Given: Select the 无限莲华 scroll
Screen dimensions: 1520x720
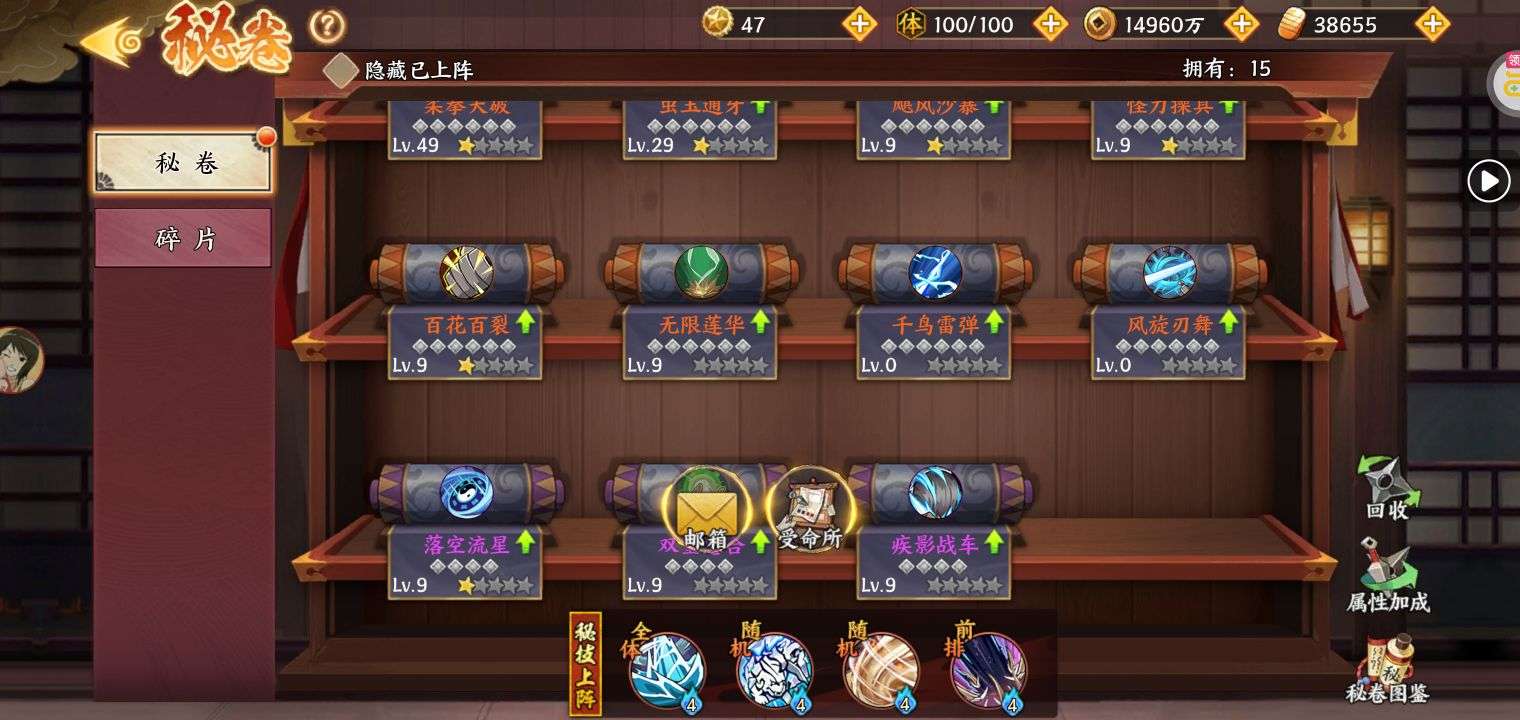Looking at the screenshot, I should coord(701,273).
